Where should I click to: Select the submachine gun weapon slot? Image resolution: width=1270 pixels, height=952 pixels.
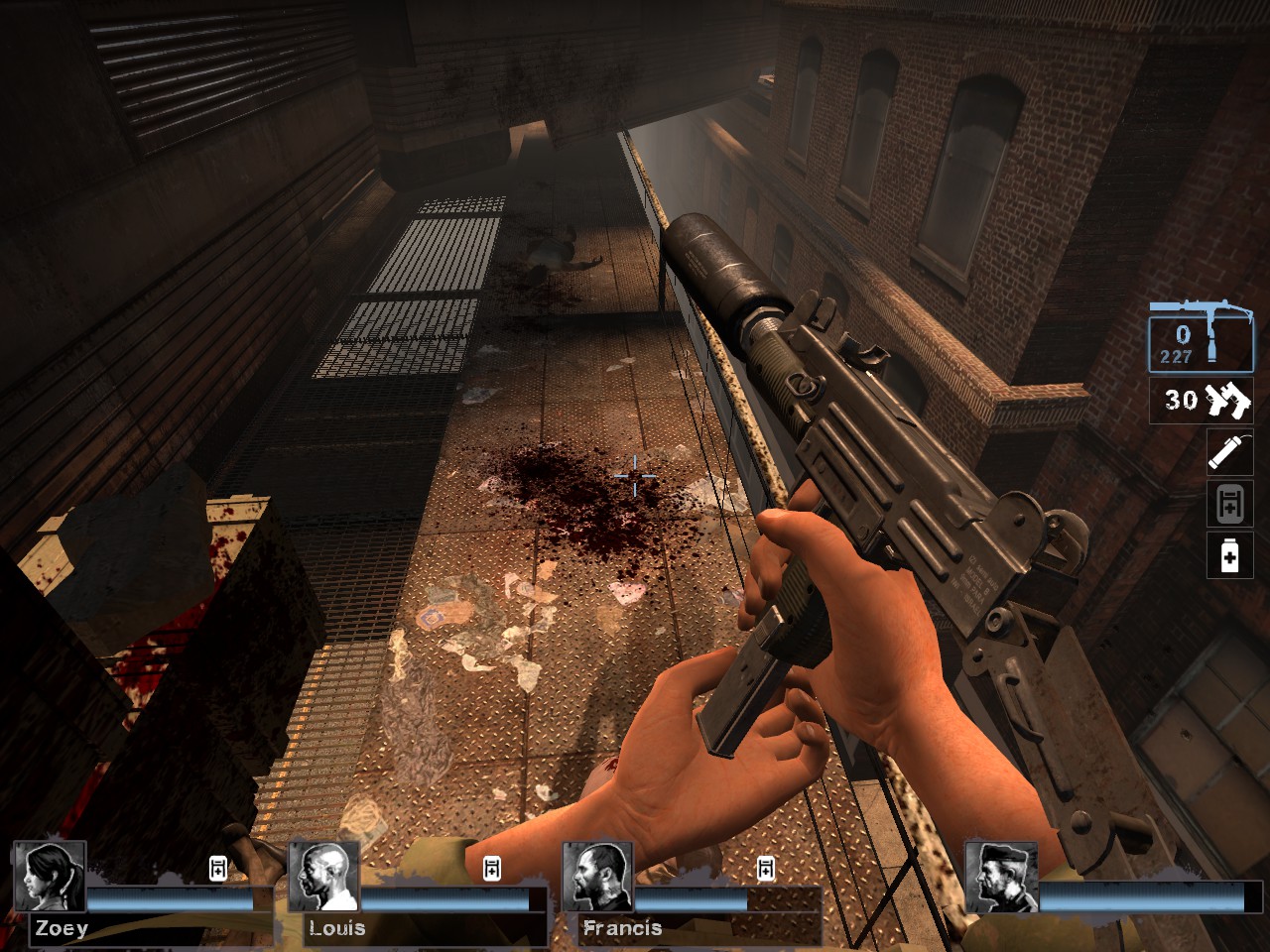1201,337
